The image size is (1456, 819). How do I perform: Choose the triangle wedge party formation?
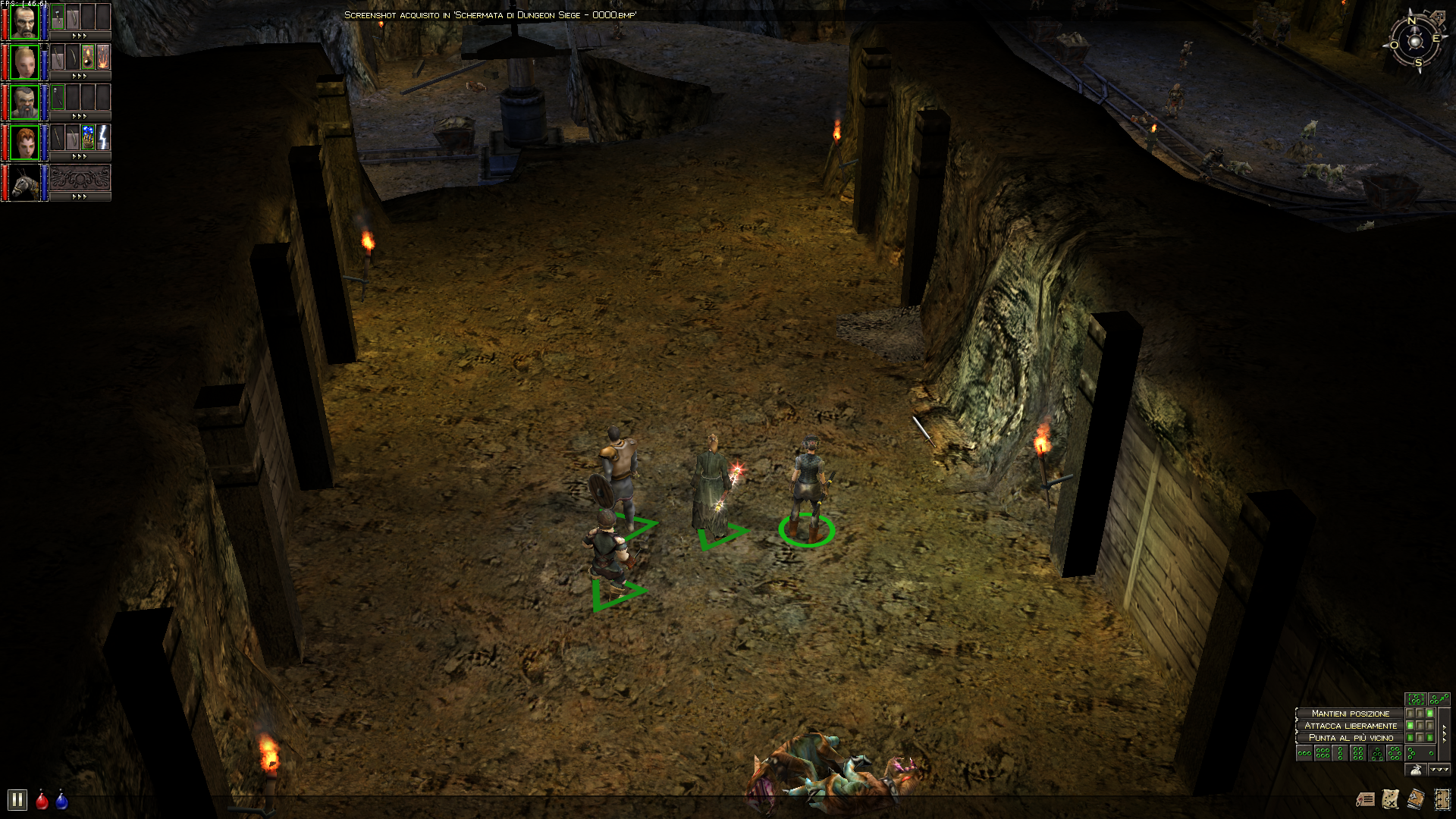(x=1376, y=753)
